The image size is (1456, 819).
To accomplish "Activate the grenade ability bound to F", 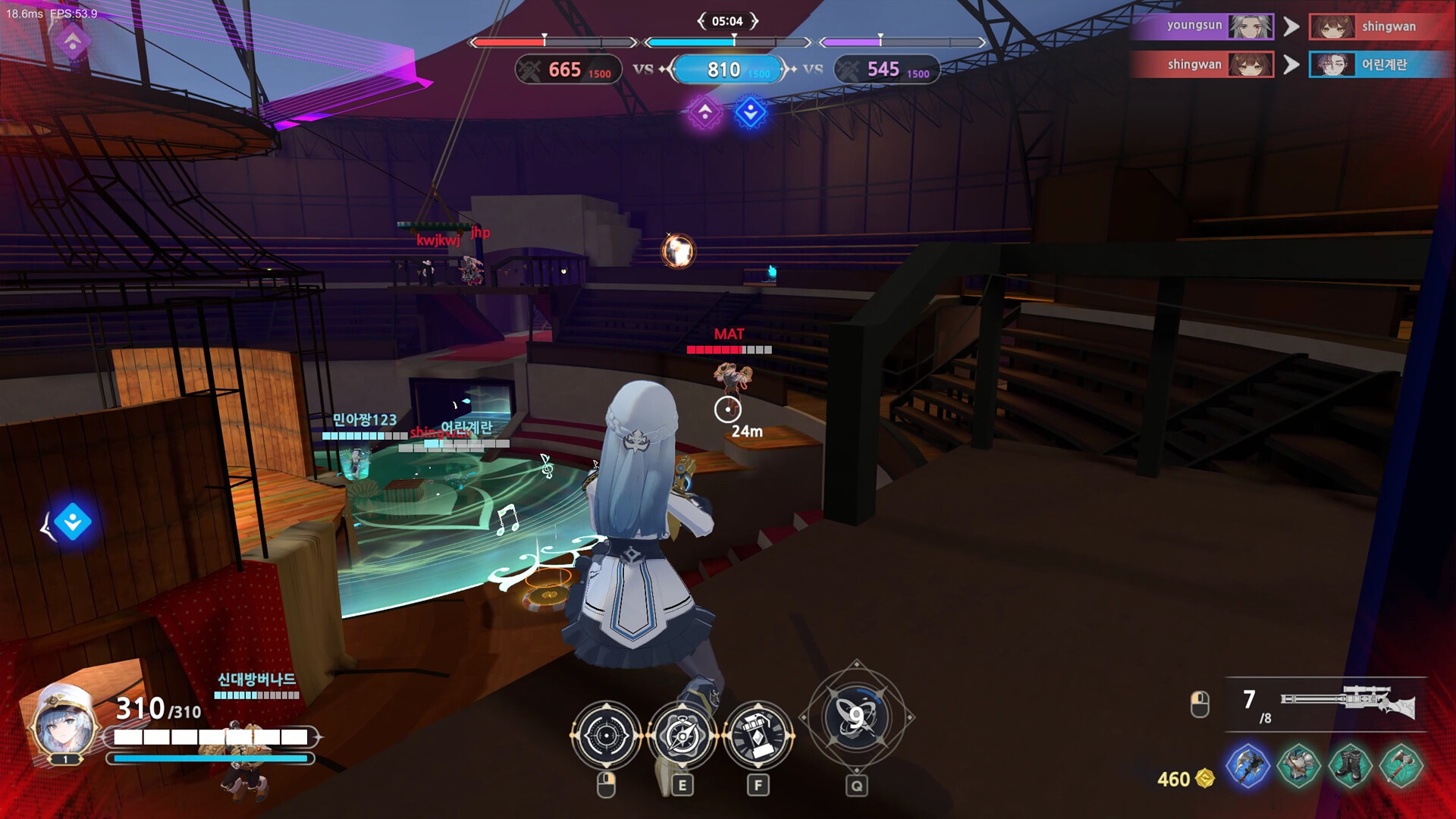I will point(761,736).
